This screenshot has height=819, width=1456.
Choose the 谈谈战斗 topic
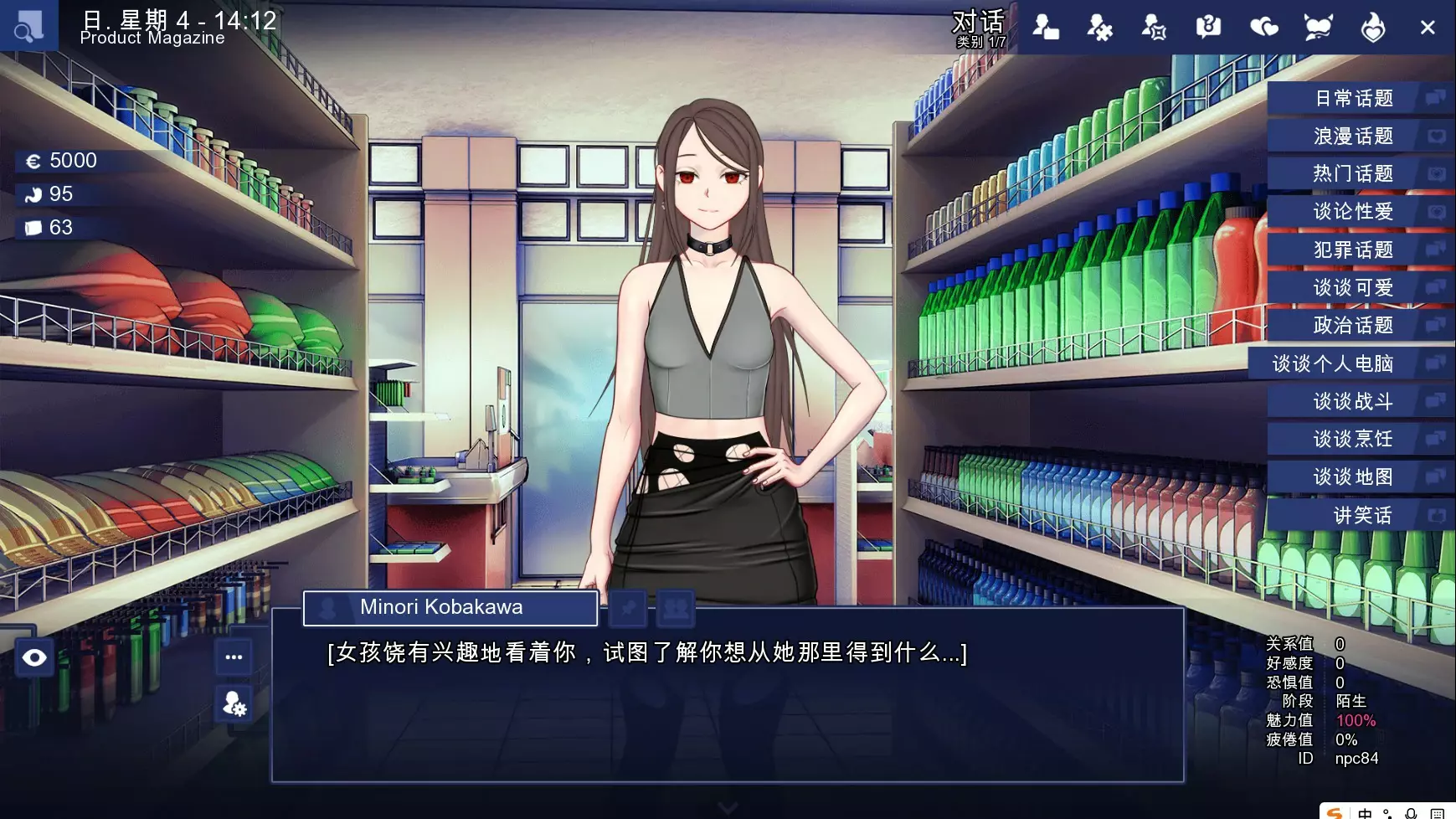click(1353, 402)
